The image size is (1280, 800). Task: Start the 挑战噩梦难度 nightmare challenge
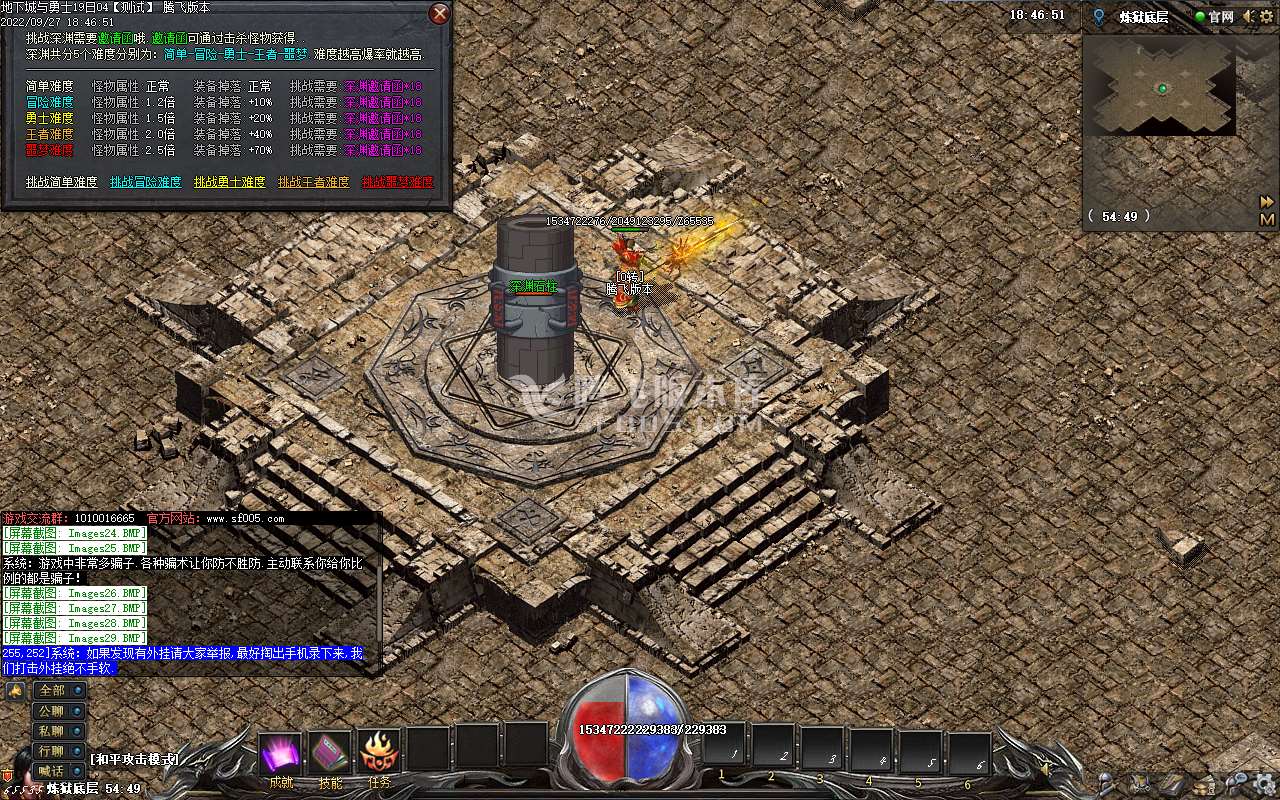tap(398, 182)
